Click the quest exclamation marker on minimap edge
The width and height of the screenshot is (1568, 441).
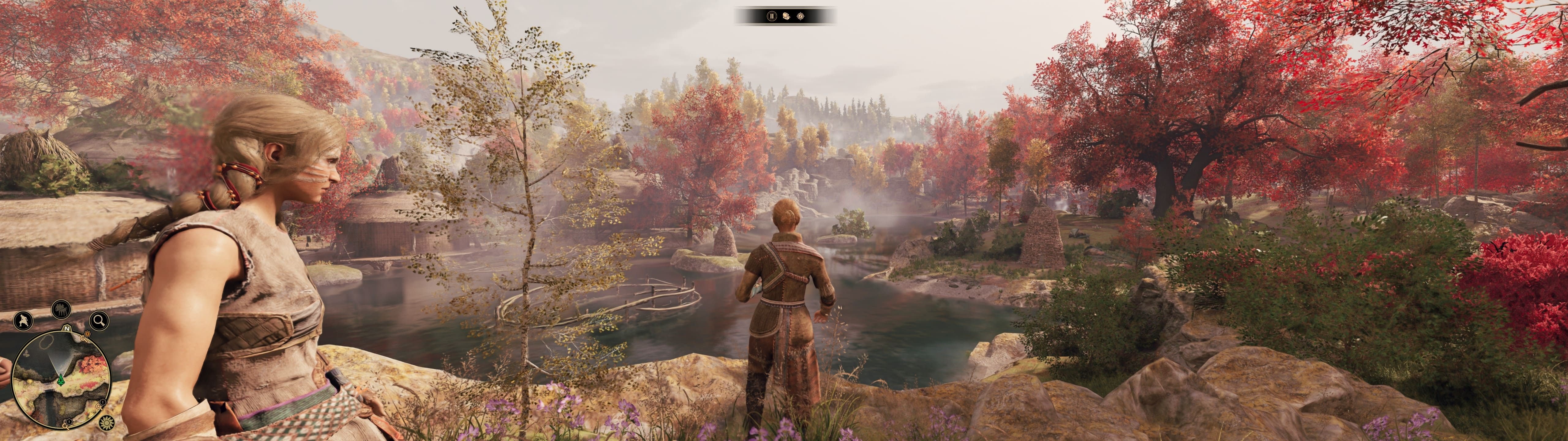[86, 334]
